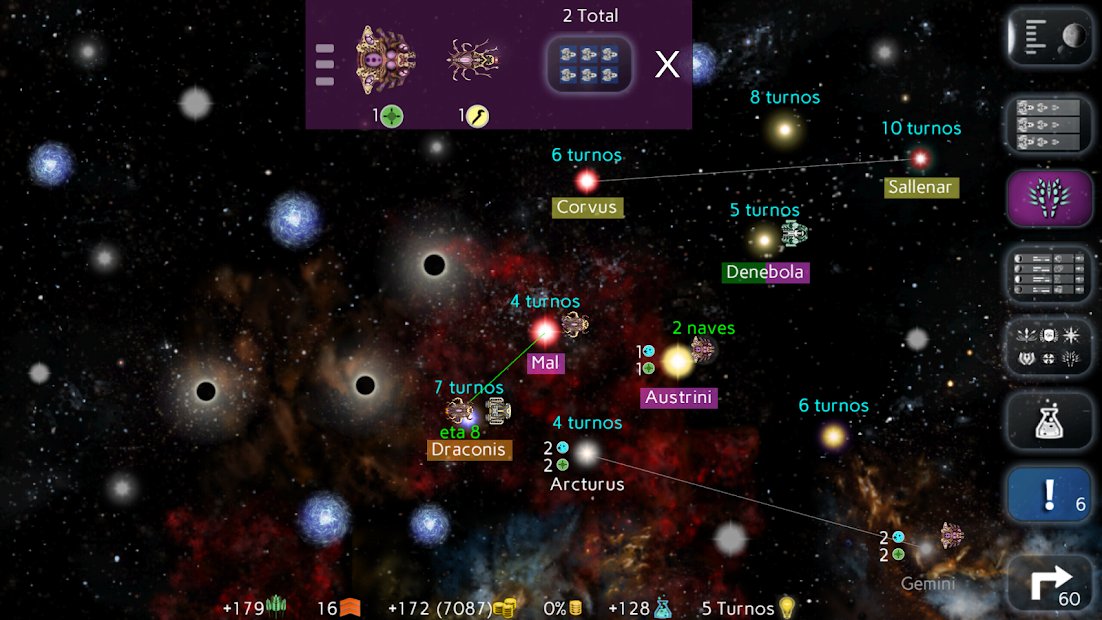The height and width of the screenshot is (620, 1102).
Task: Open the faction emblems diplomacy button
Action: pyautogui.click(x=1048, y=347)
